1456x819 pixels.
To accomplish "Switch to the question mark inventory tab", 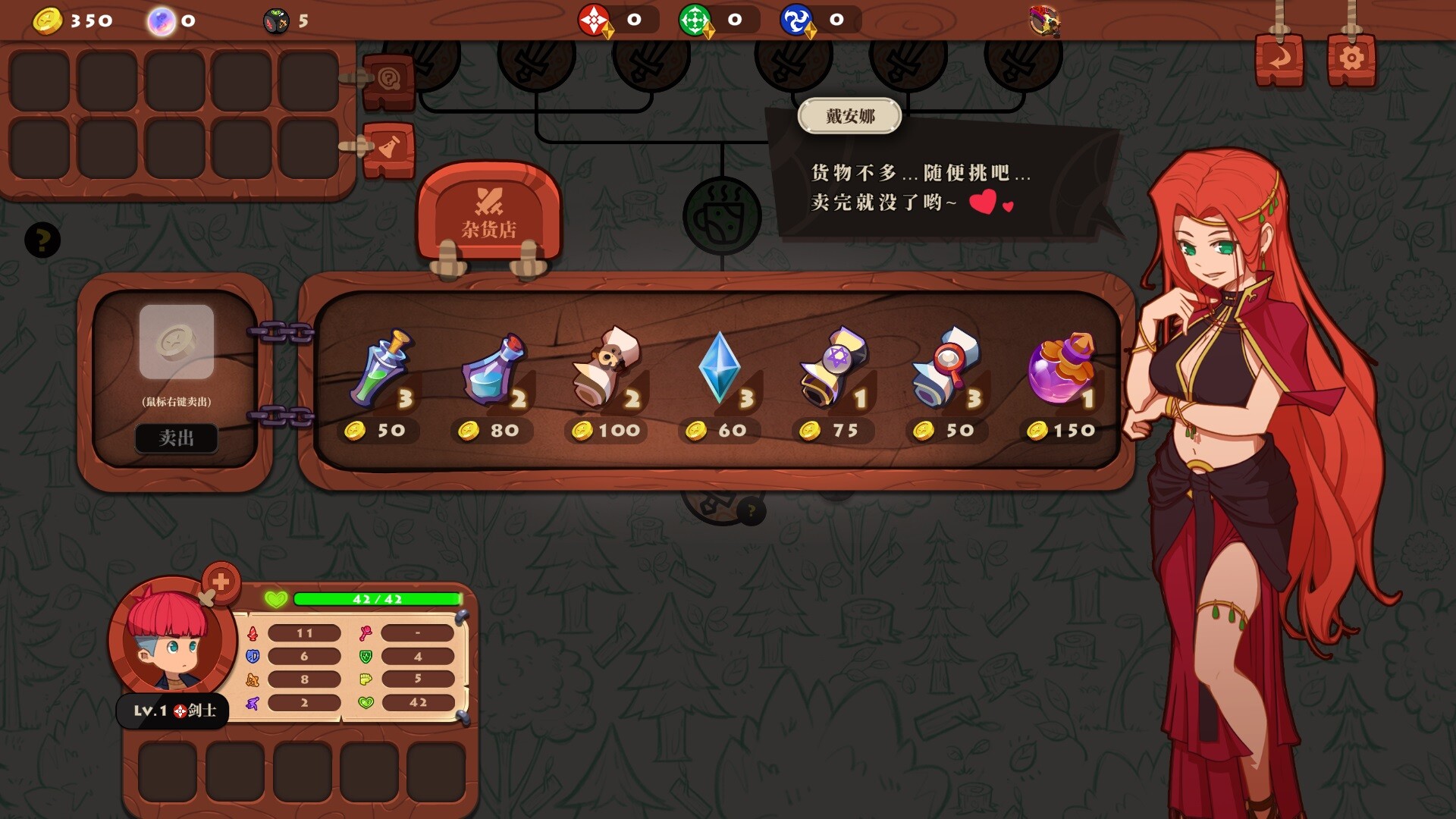I will 388,80.
